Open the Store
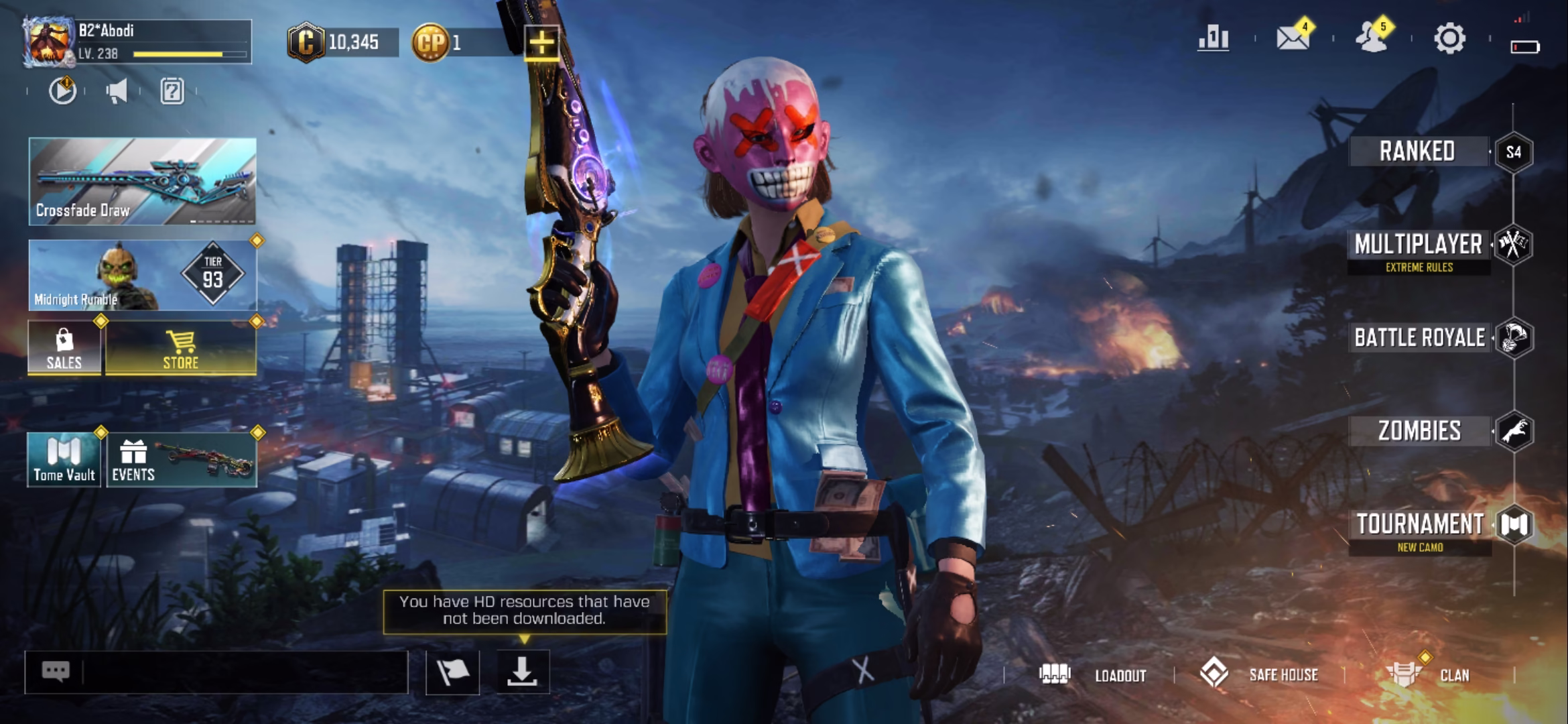 tap(181, 348)
